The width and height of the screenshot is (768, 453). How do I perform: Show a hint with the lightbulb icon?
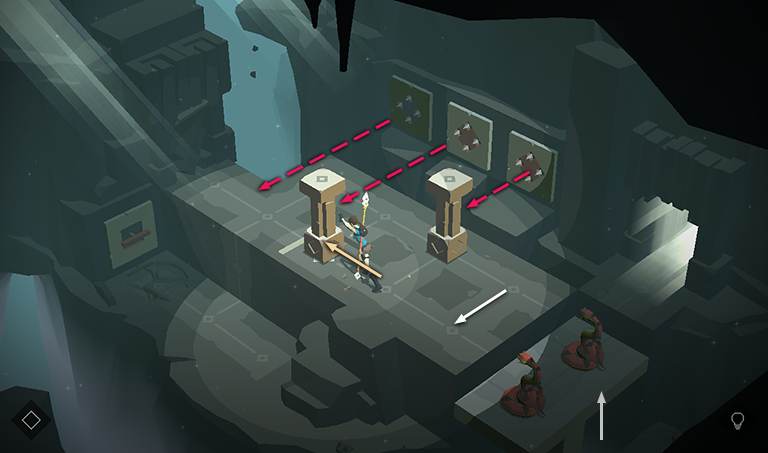pos(738,420)
